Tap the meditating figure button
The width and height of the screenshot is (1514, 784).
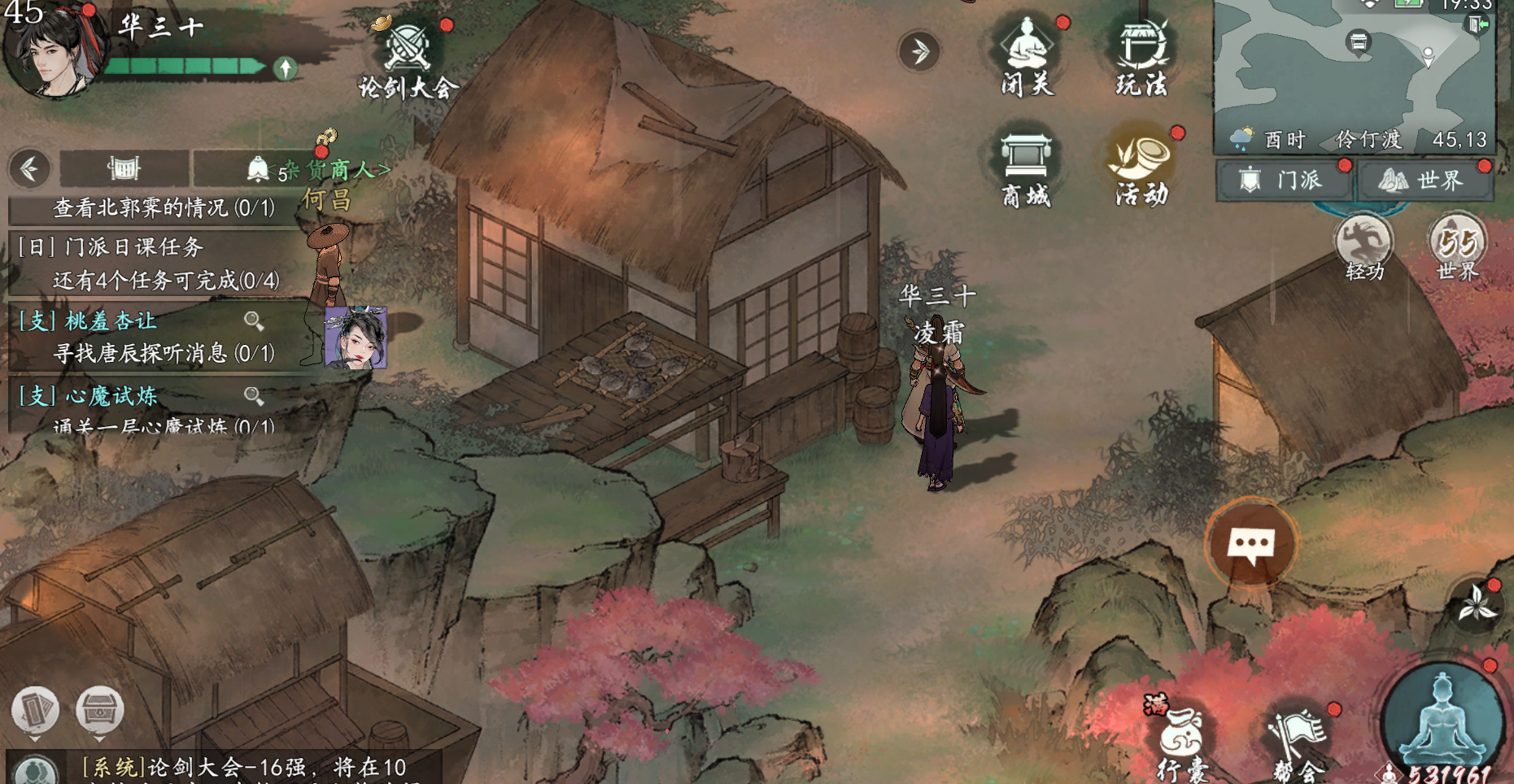click(x=1442, y=721)
